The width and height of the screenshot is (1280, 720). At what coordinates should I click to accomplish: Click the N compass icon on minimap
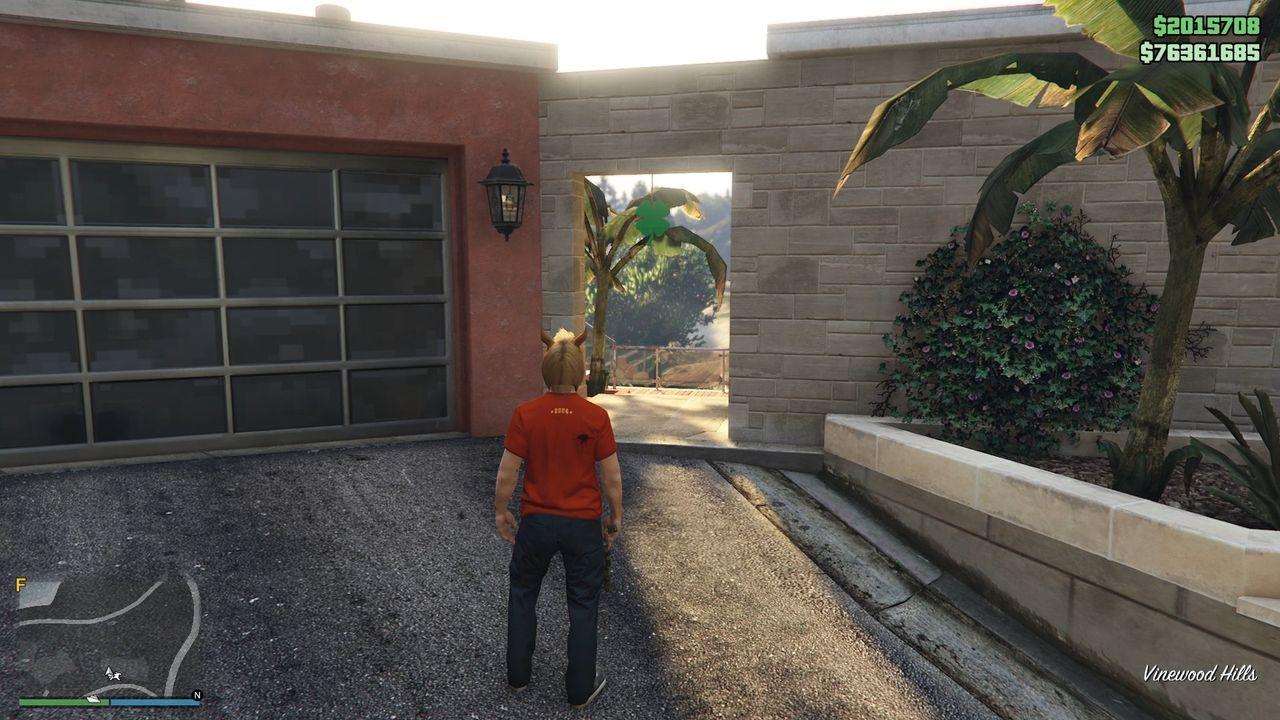pos(197,694)
